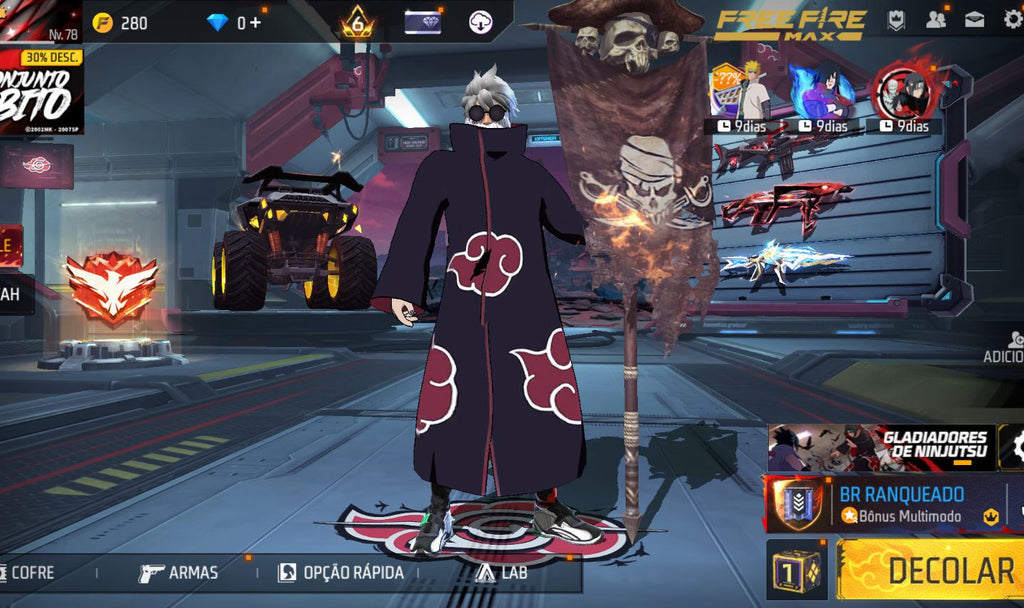
Task: Open the Conjunto Obito 30% discount offer
Action: point(41,91)
